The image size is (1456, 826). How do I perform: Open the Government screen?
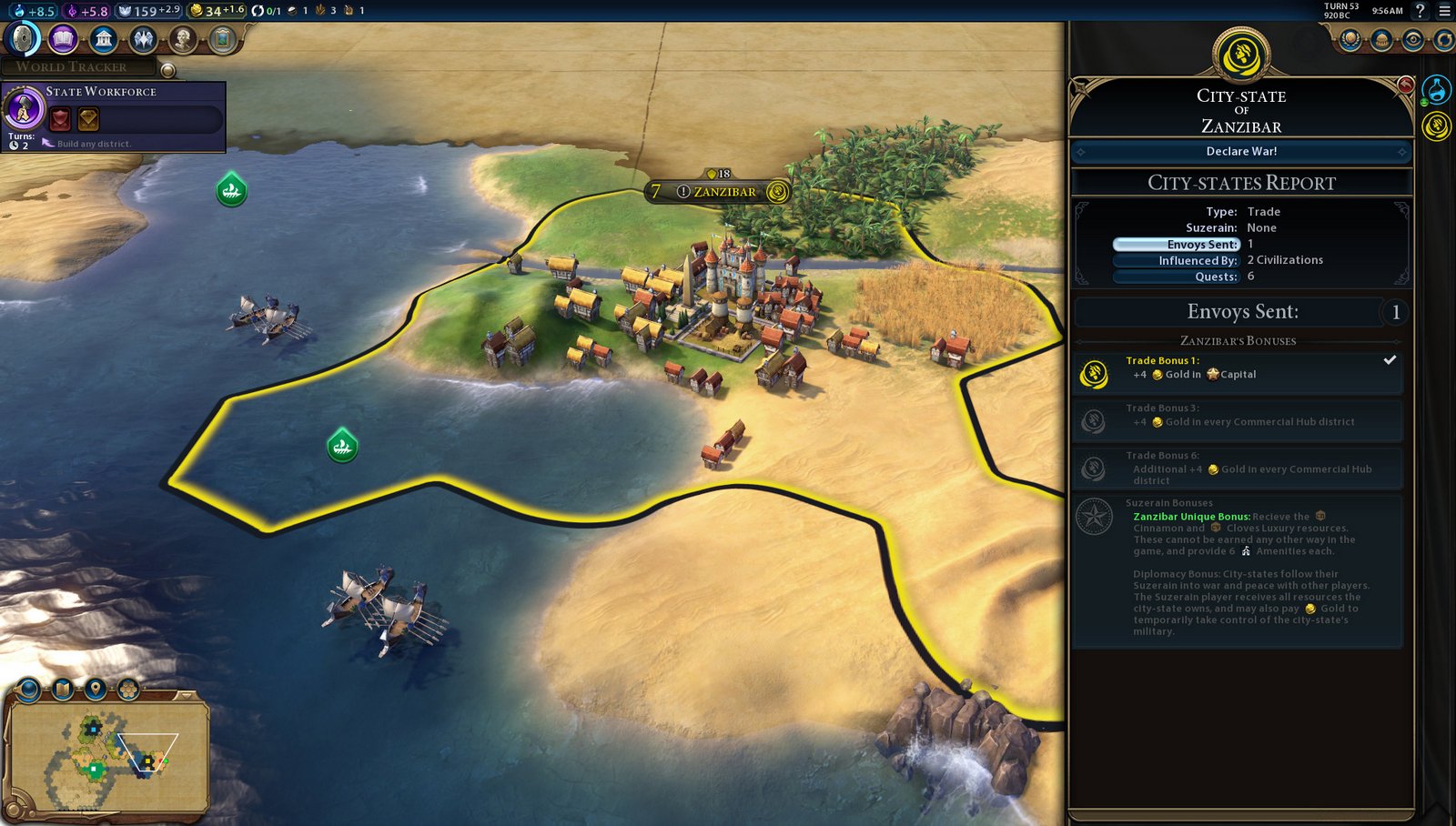[102, 41]
